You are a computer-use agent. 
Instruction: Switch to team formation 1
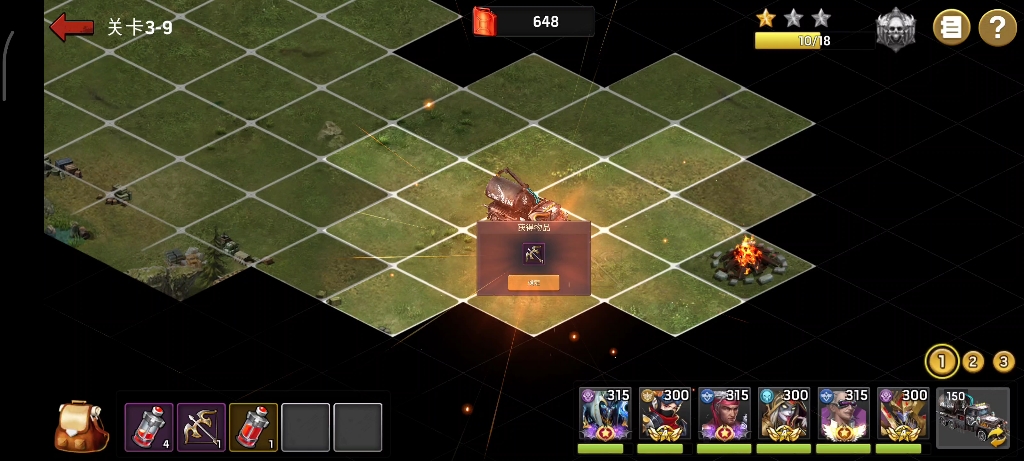940,361
